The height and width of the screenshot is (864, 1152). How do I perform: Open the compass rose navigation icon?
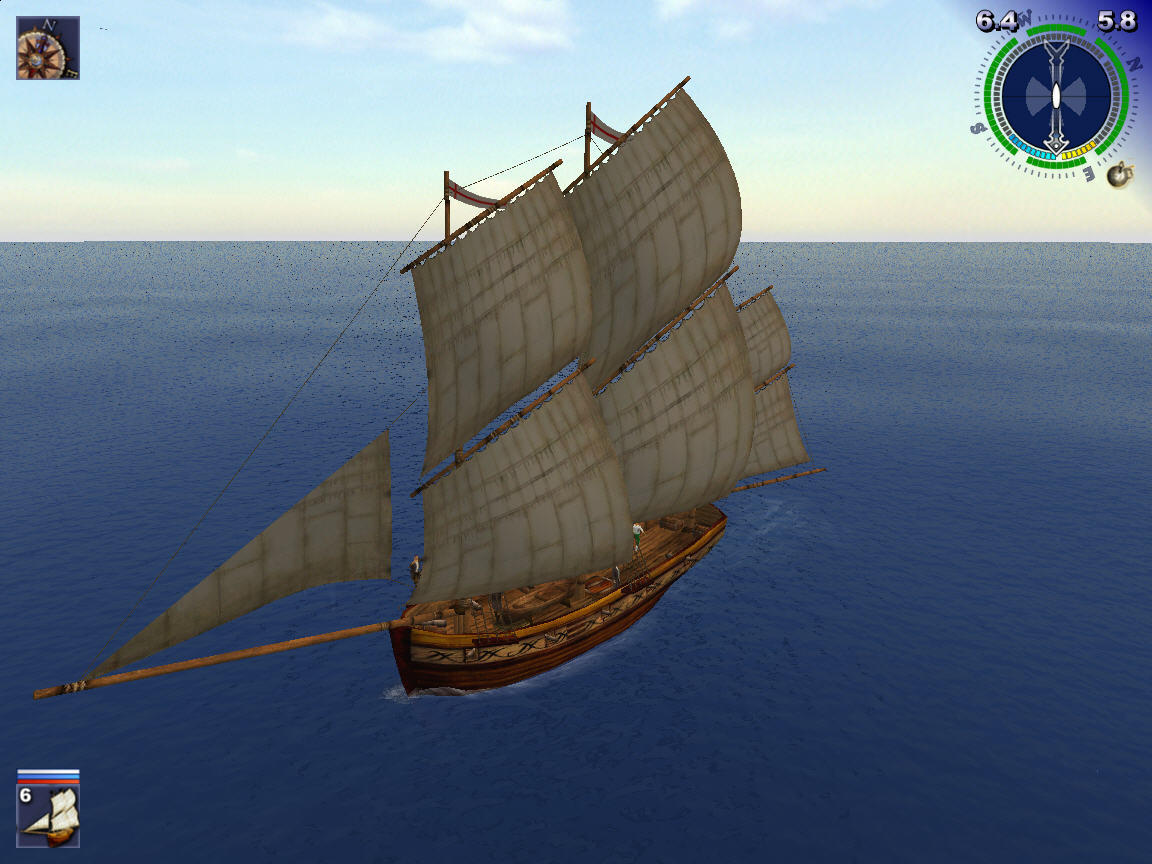coord(47,47)
